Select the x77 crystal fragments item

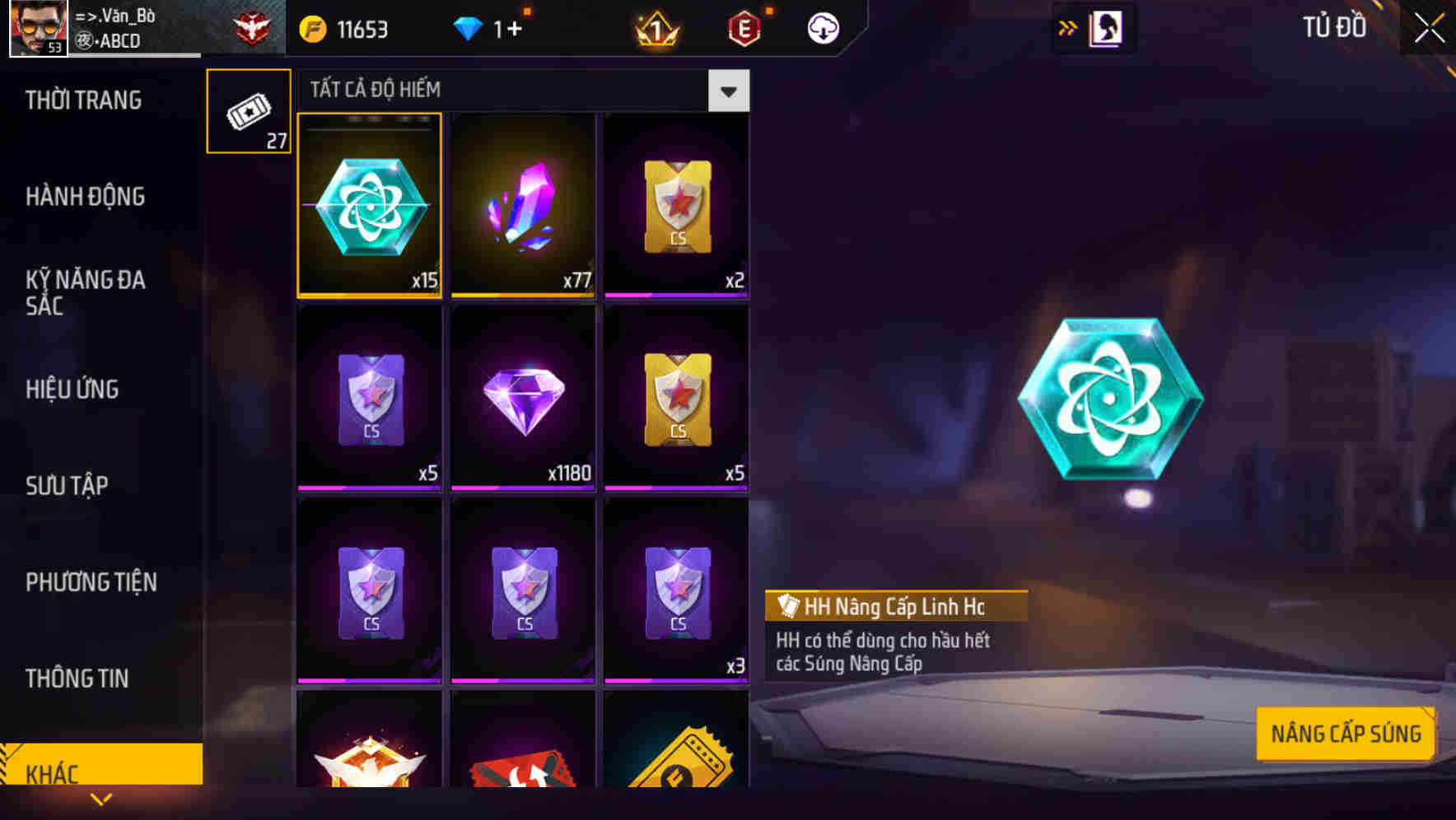click(x=524, y=206)
